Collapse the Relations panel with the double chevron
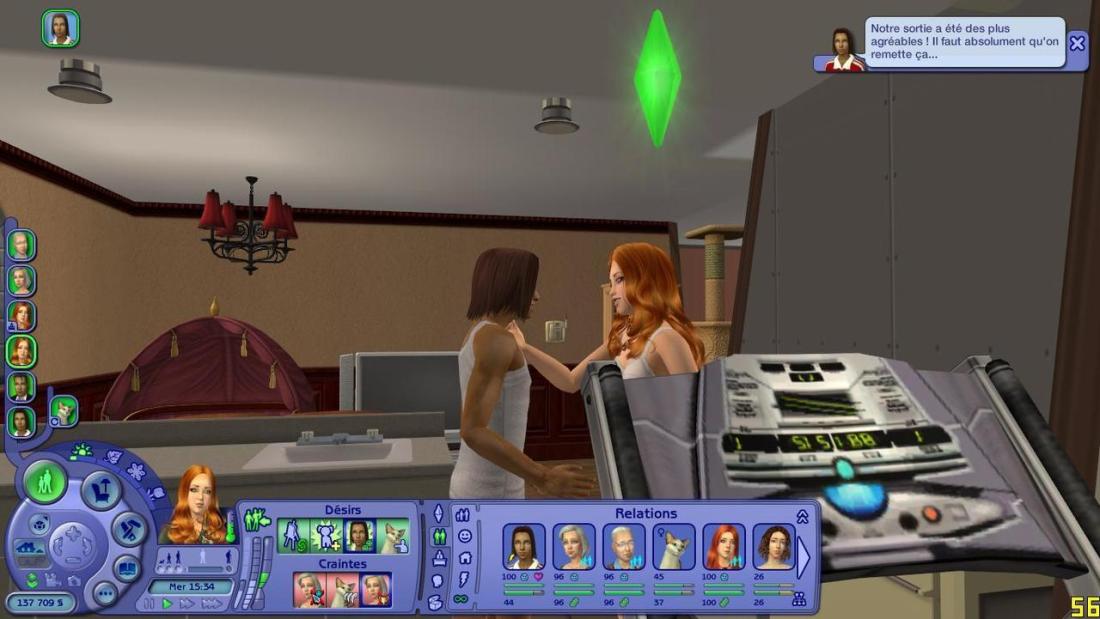 802,516
